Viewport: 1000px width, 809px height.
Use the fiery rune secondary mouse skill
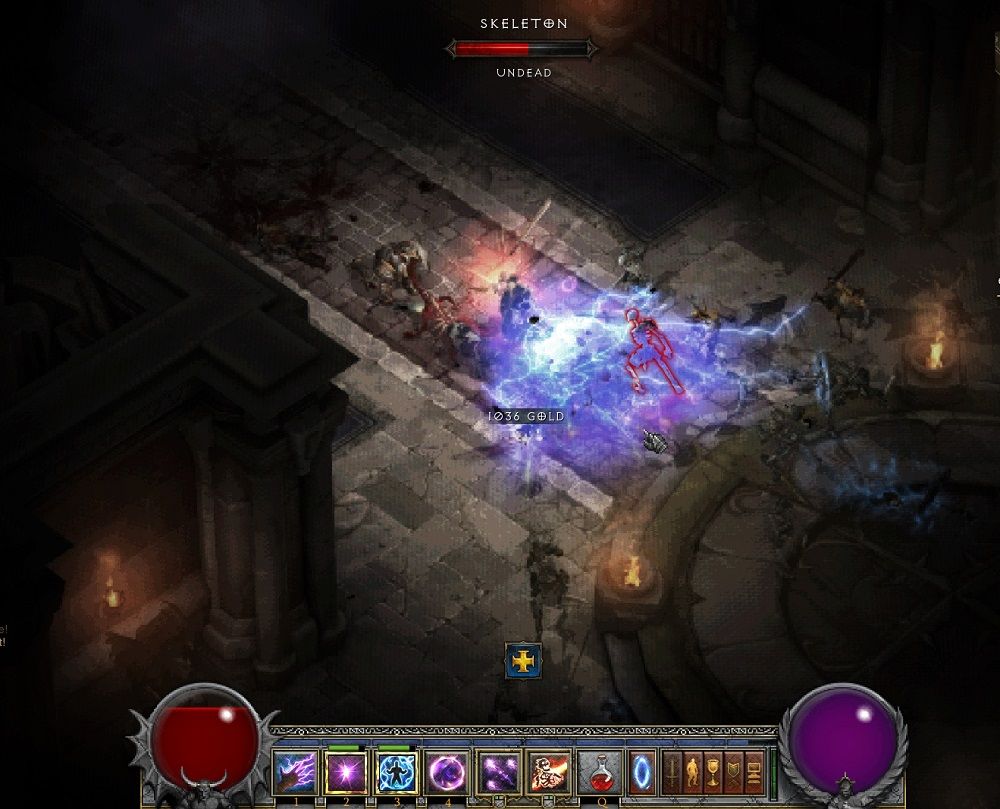point(549,773)
